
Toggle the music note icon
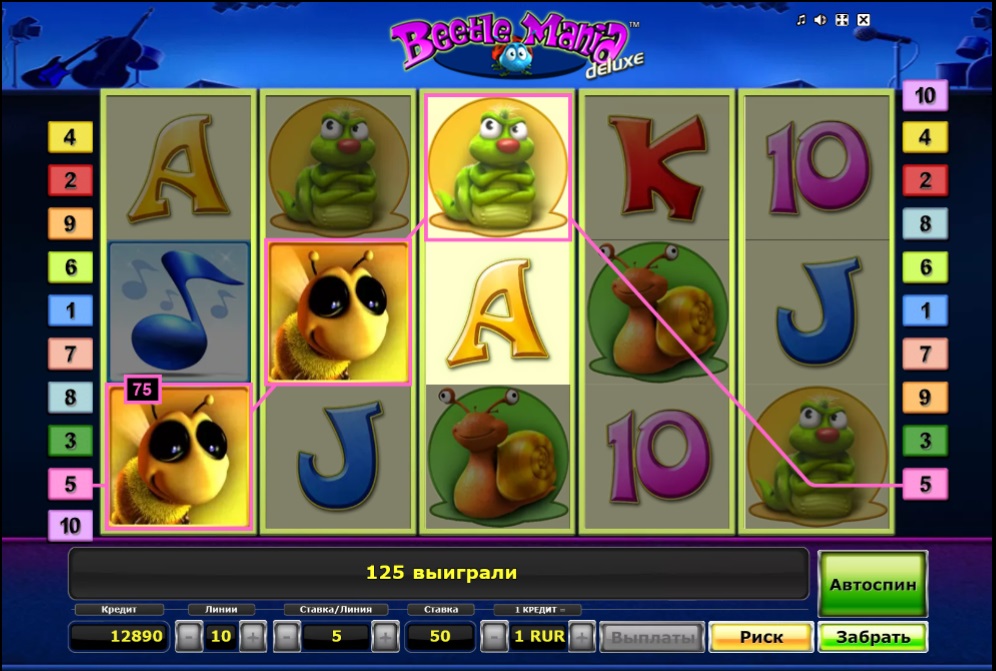[801, 20]
